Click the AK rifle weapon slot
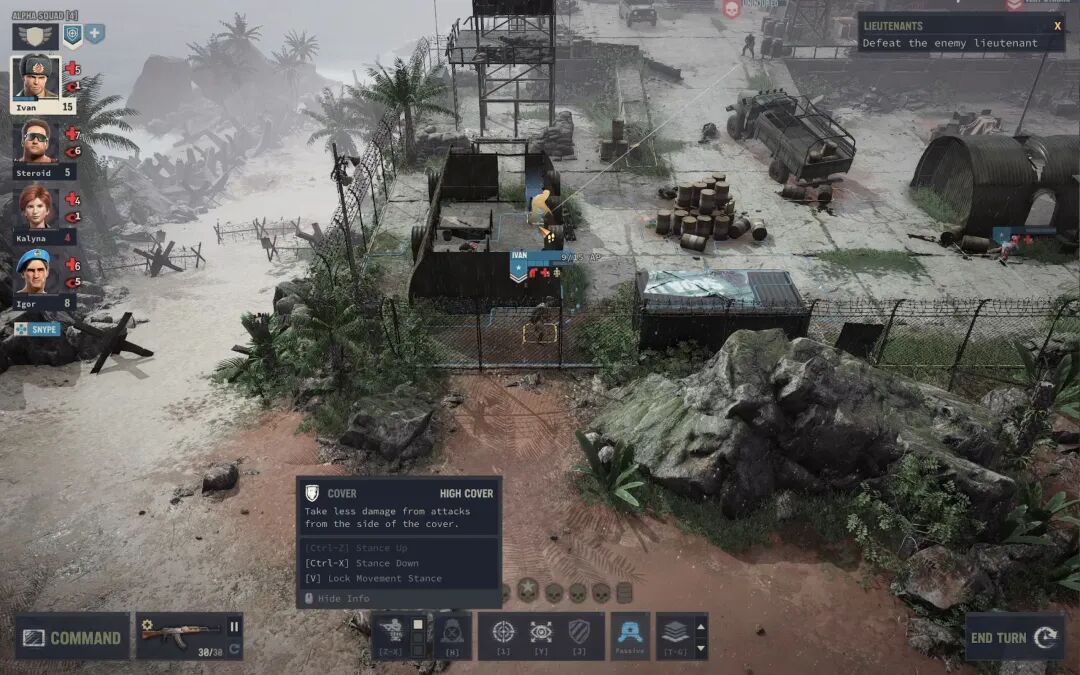This screenshot has height=675, width=1080. (x=180, y=632)
